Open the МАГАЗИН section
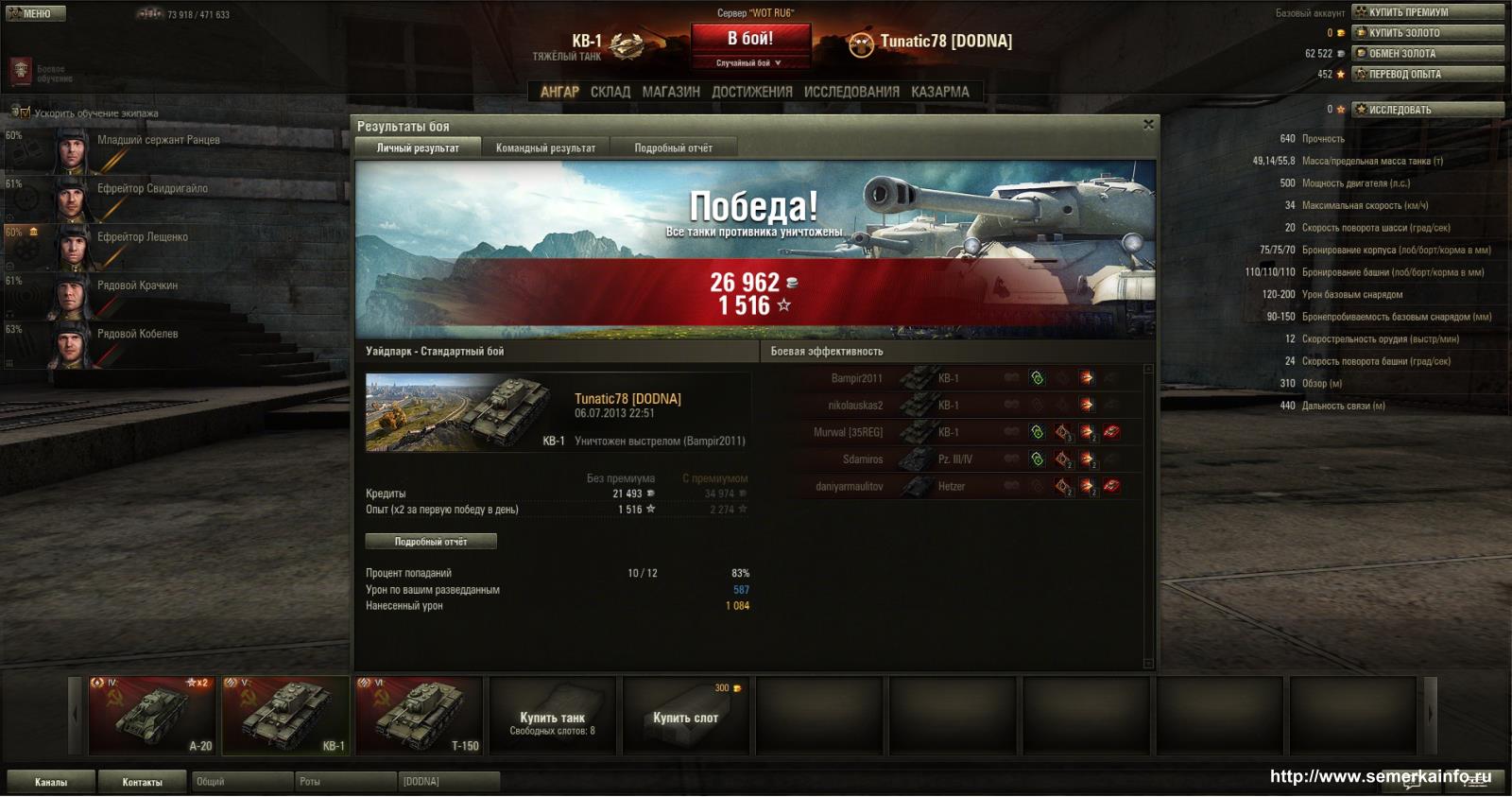 click(x=671, y=92)
